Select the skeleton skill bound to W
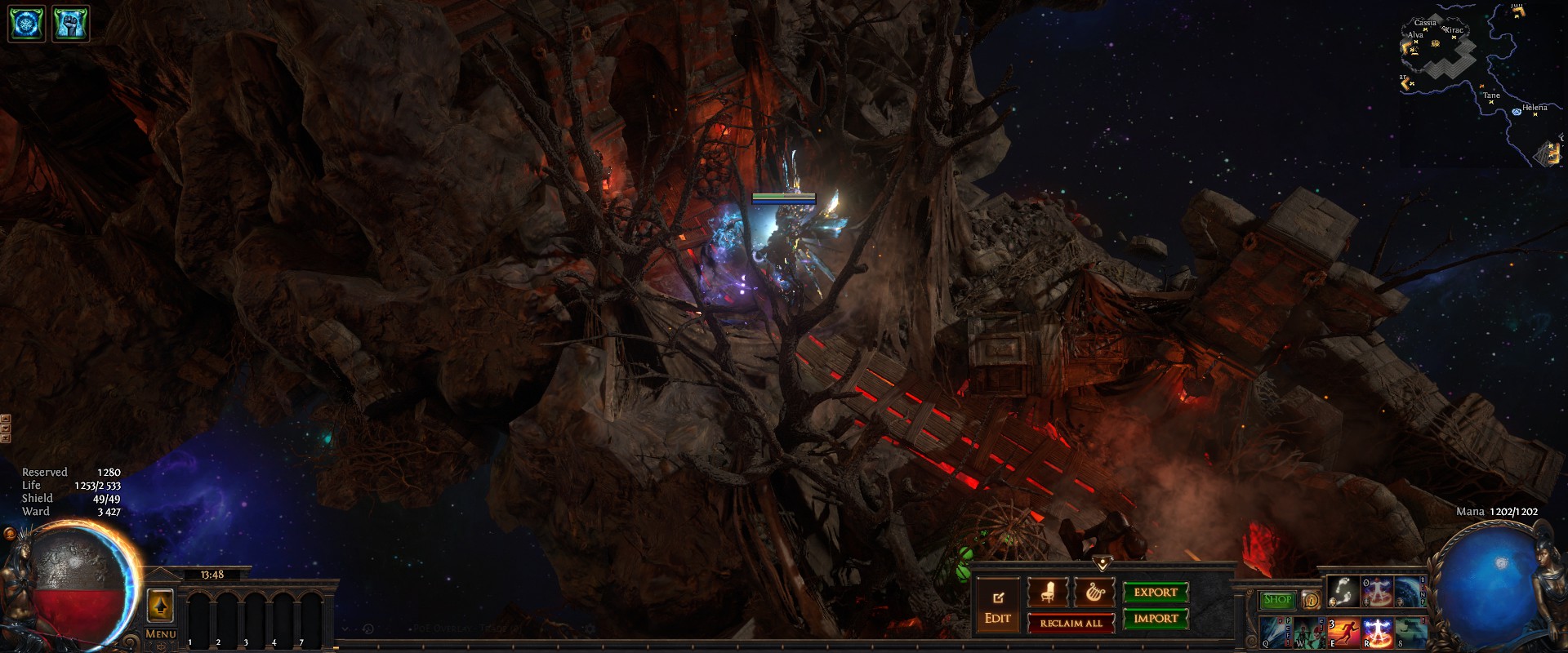Image resolution: width=1568 pixels, height=653 pixels. [1308, 633]
